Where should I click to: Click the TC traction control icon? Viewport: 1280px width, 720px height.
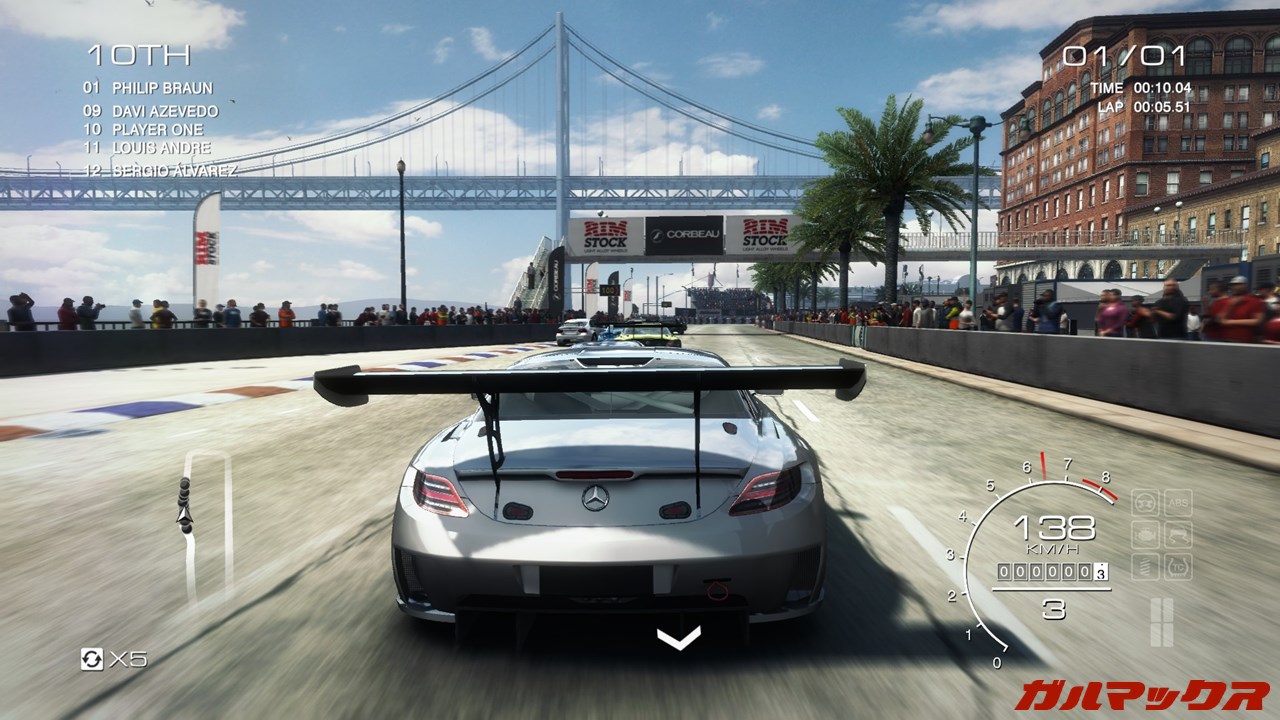tap(1178, 568)
